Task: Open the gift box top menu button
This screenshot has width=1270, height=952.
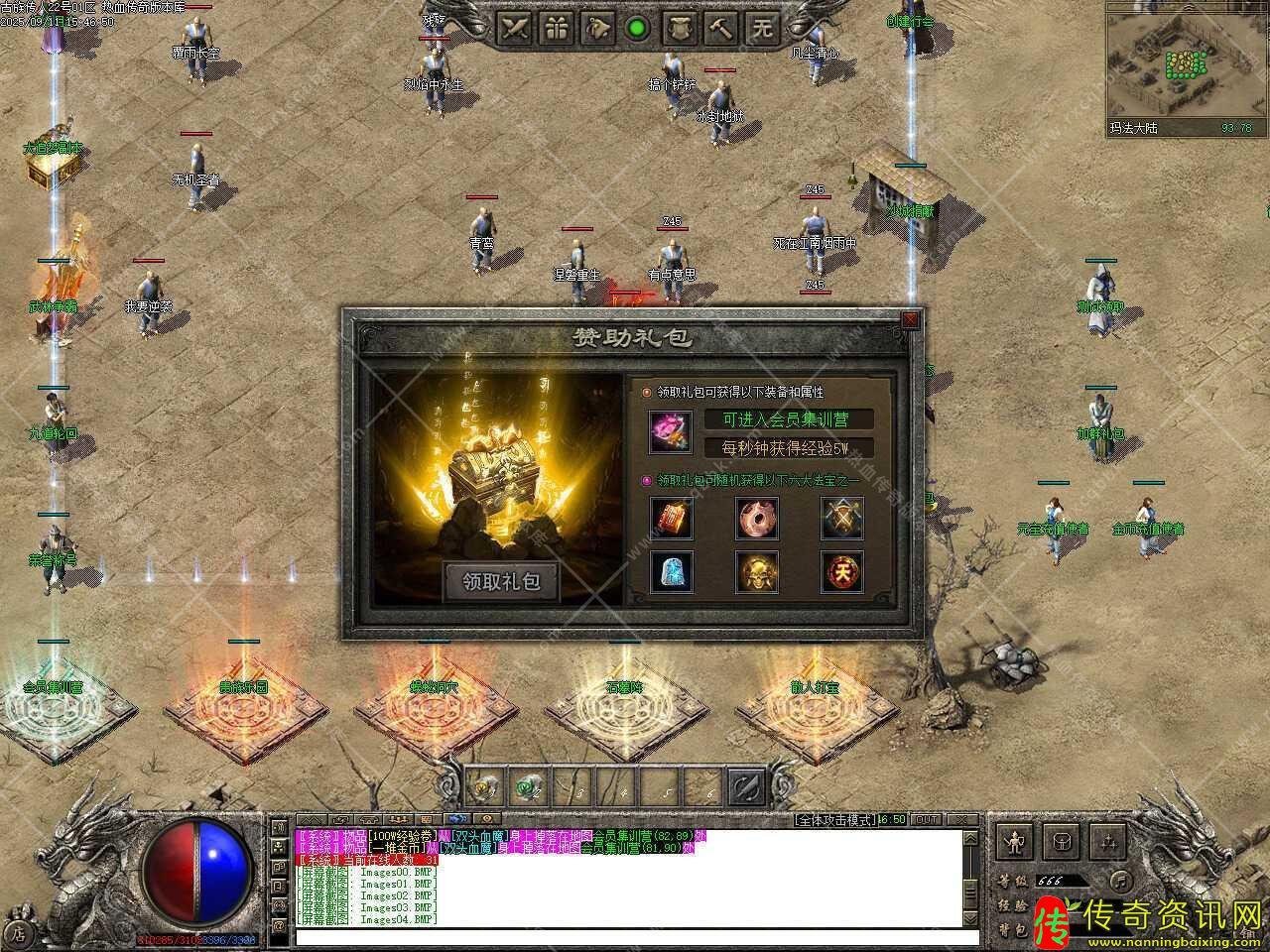Action: pos(559,29)
